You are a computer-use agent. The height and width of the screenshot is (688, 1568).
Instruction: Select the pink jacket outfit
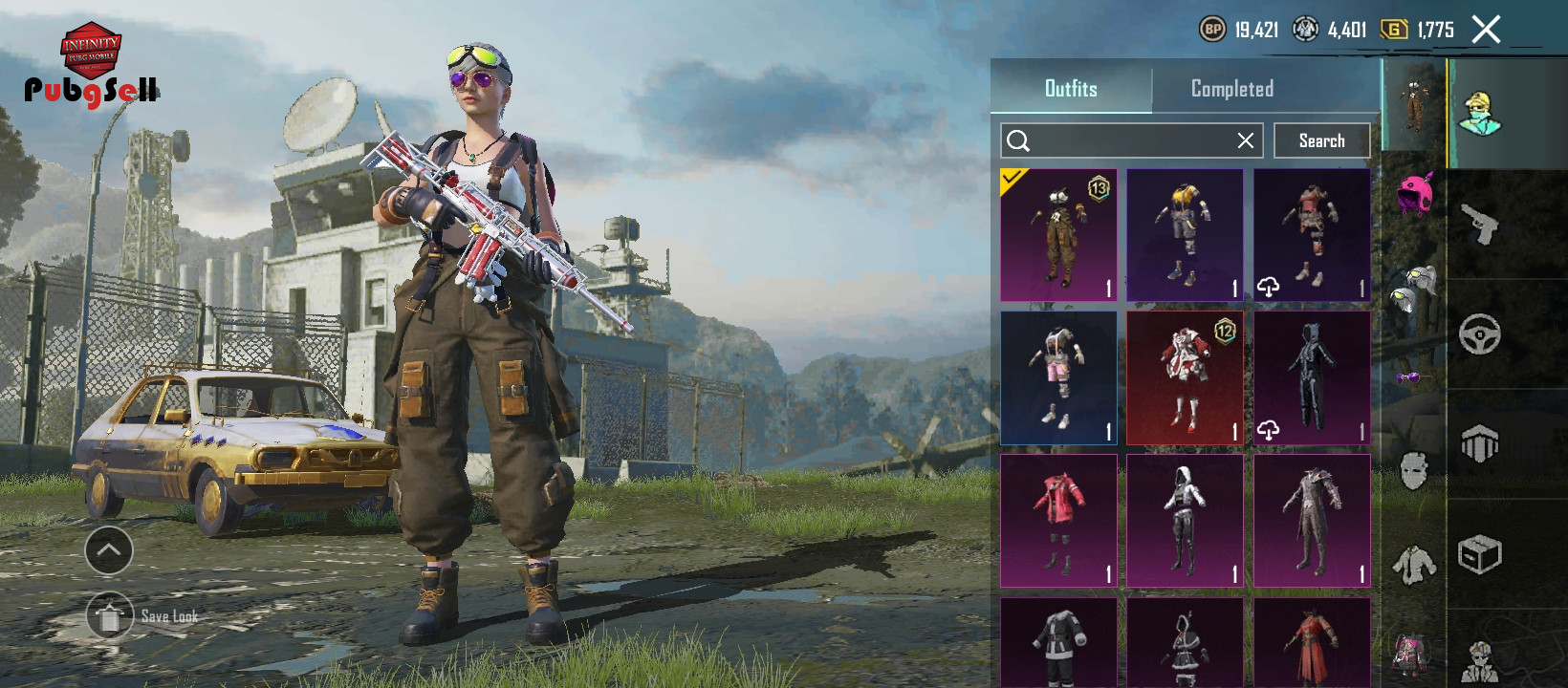point(1058,520)
